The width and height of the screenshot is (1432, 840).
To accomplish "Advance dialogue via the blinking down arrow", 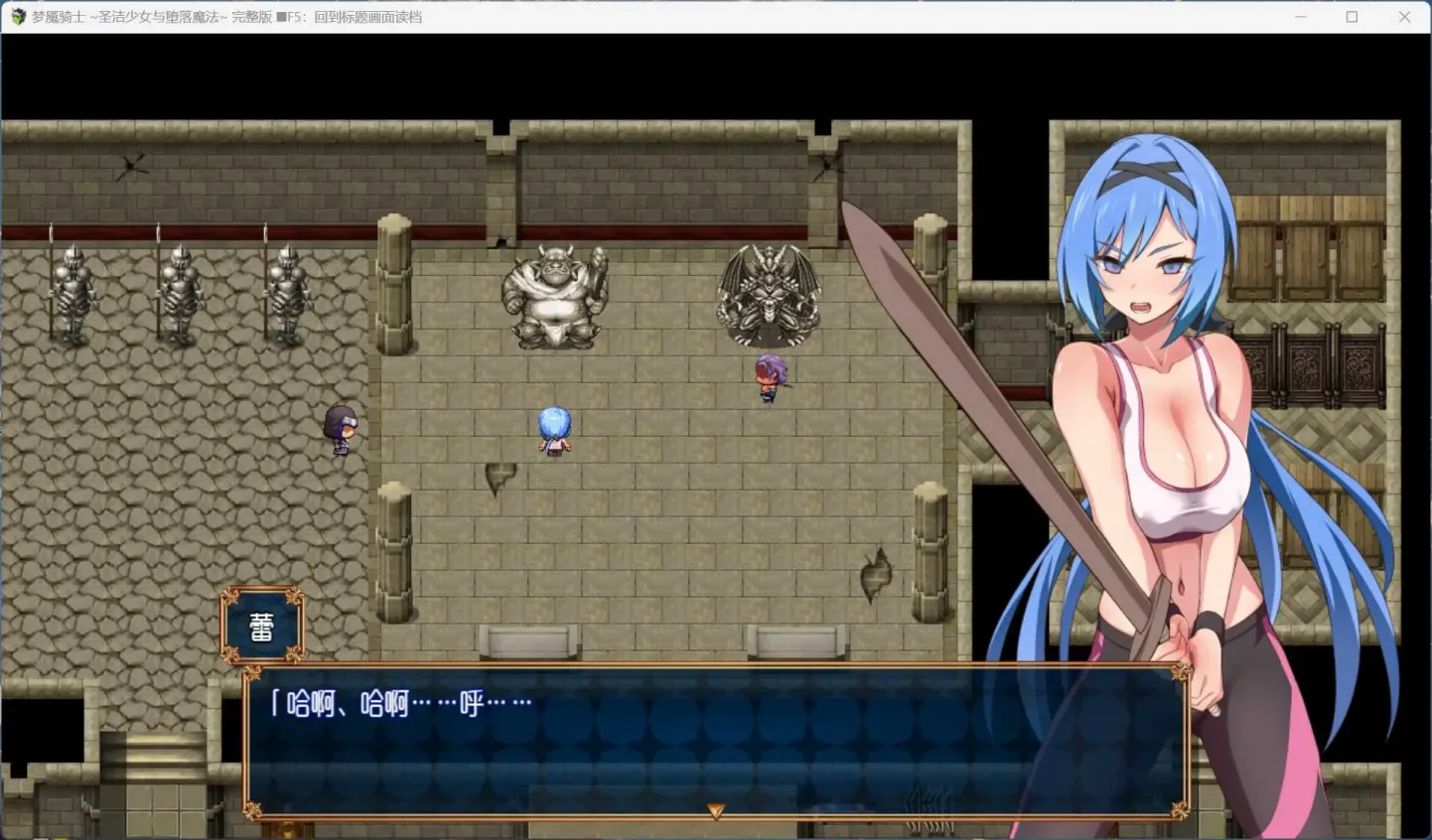I will pyautogui.click(x=714, y=810).
